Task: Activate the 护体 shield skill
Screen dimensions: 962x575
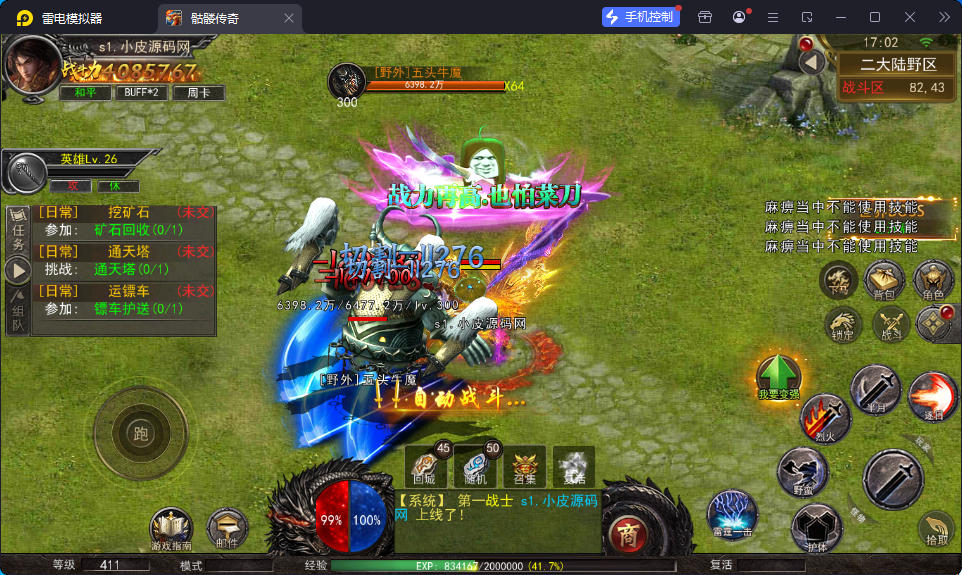Action: pos(816,527)
